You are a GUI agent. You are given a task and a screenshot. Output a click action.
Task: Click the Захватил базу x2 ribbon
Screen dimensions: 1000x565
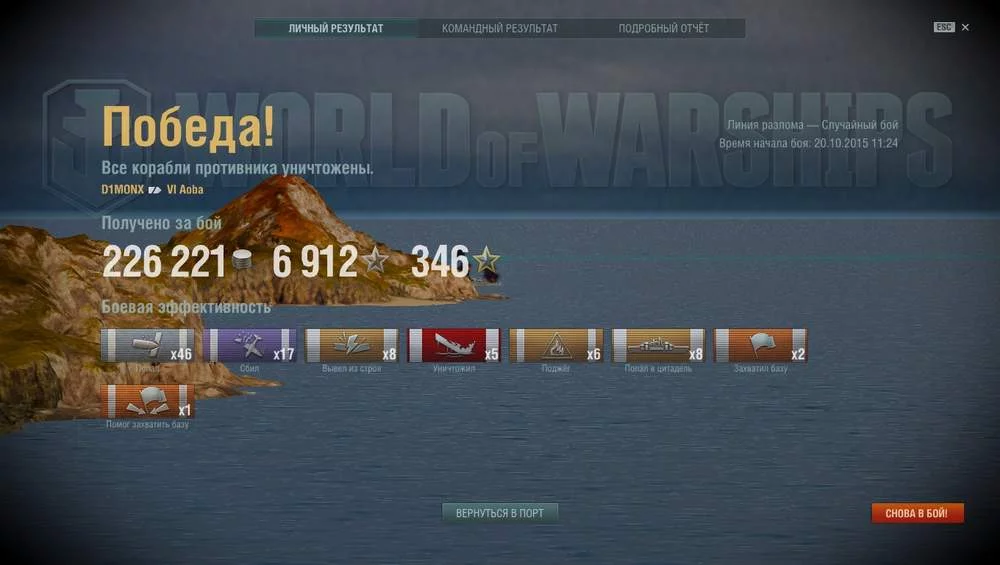(x=761, y=345)
